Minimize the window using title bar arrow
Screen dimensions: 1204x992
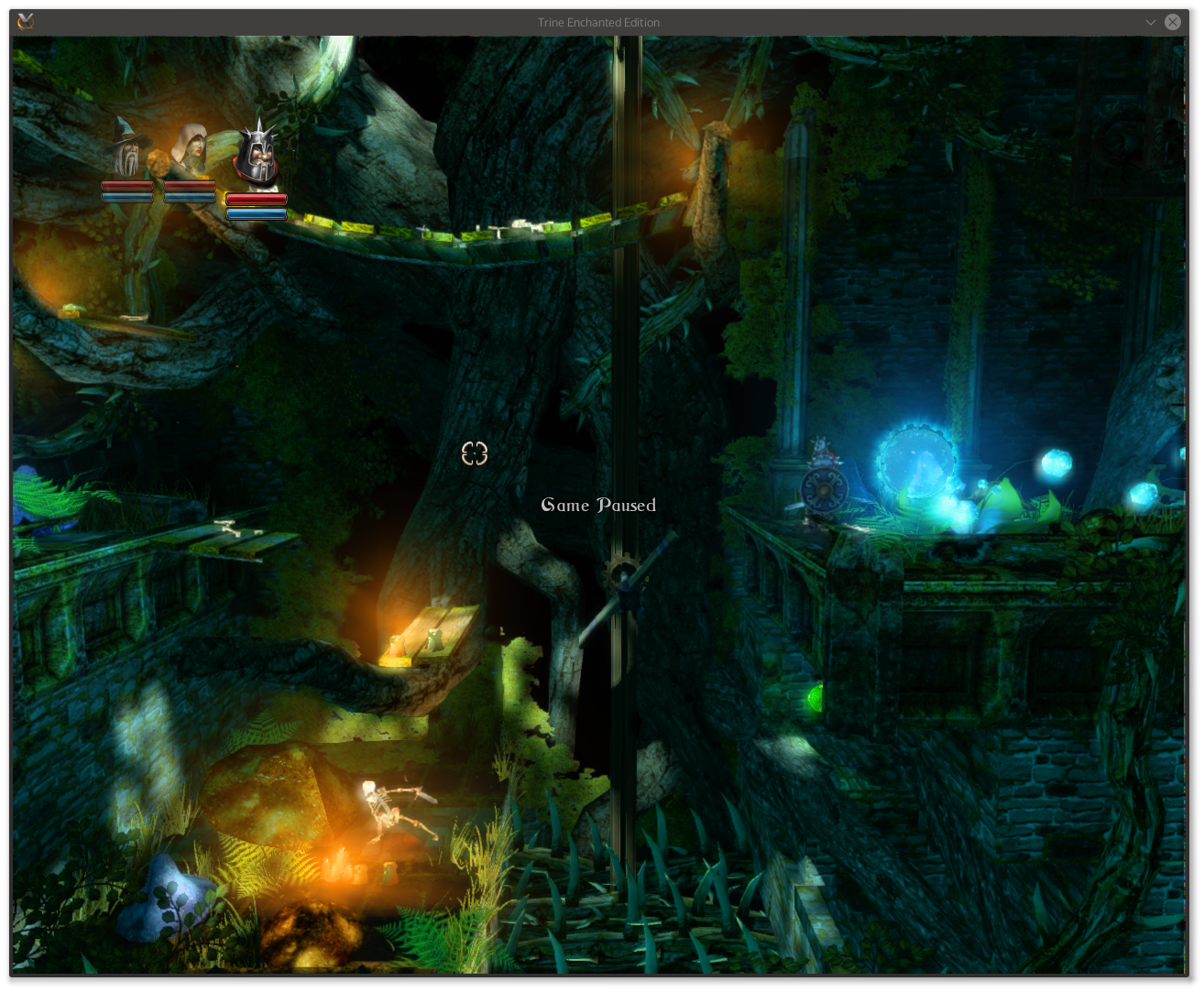click(x=1151, y=22)
